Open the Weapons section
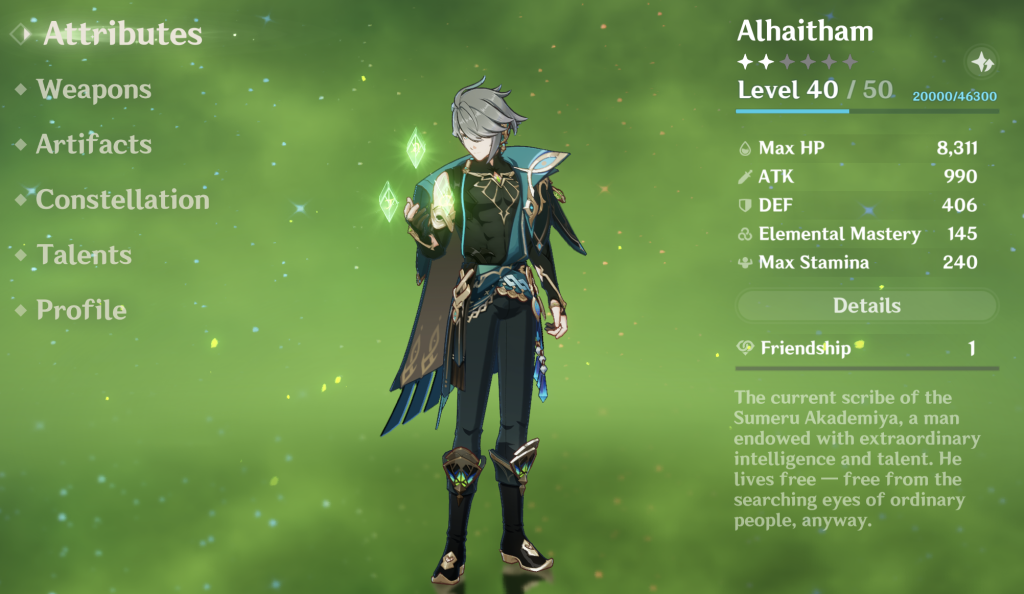Screen dimensions: 1024x594 pyautogui.click(x=94, y=89)
